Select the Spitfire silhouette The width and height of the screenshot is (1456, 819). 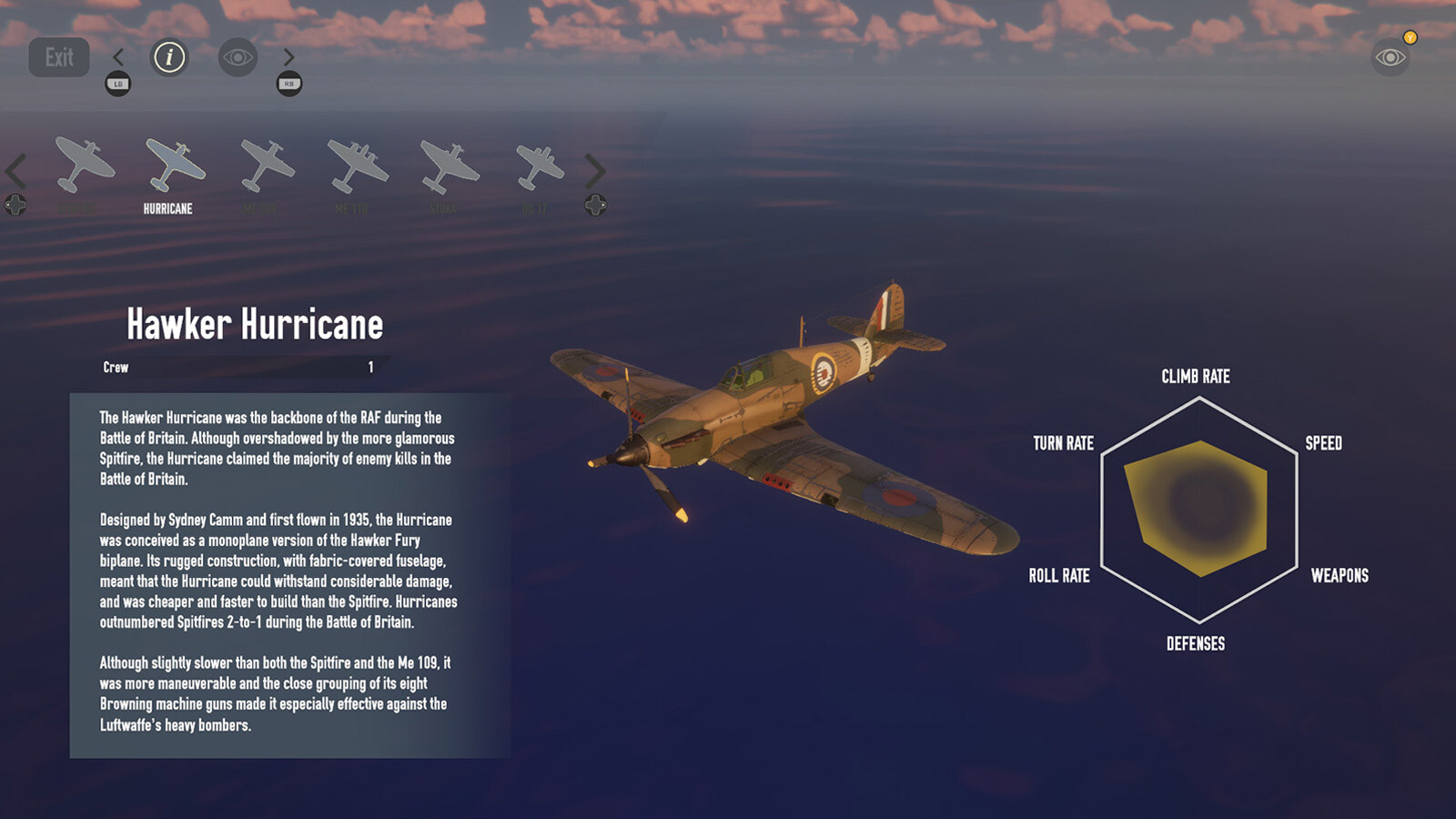click(x=84, y=166)
